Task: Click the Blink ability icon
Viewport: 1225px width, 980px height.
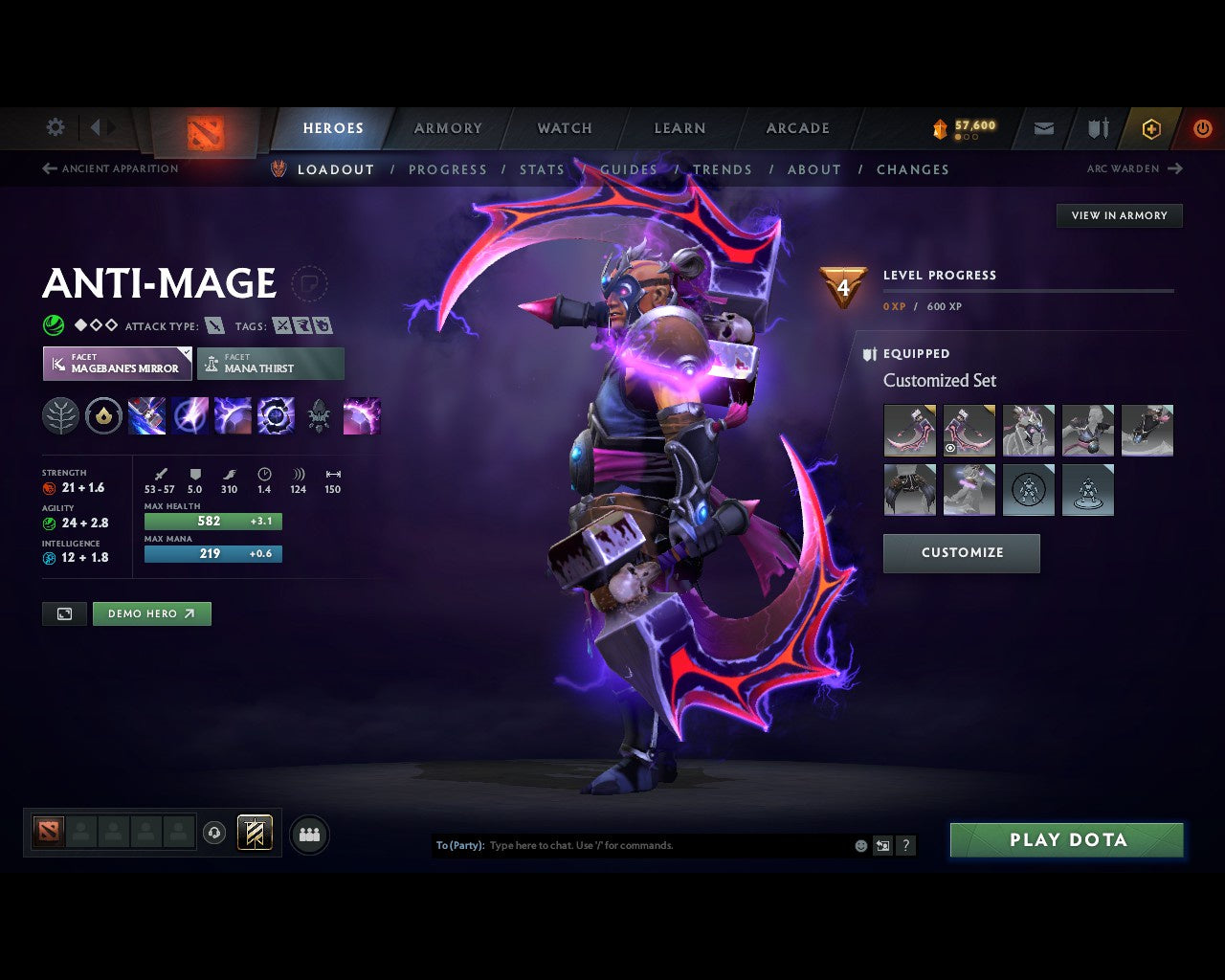Action: [x=190, y=415]
